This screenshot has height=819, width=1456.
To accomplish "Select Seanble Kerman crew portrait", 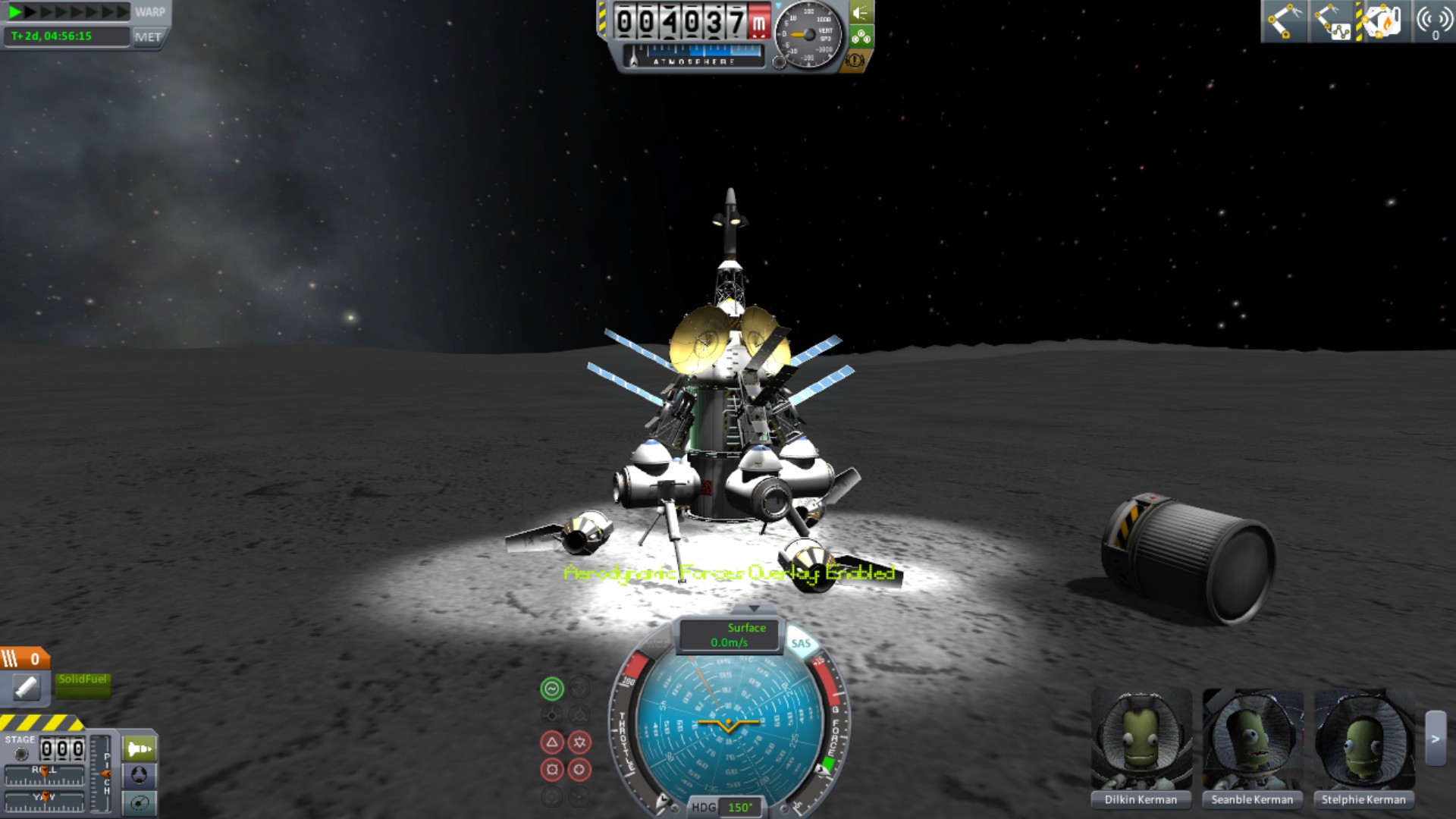I will click(1252, 739).
